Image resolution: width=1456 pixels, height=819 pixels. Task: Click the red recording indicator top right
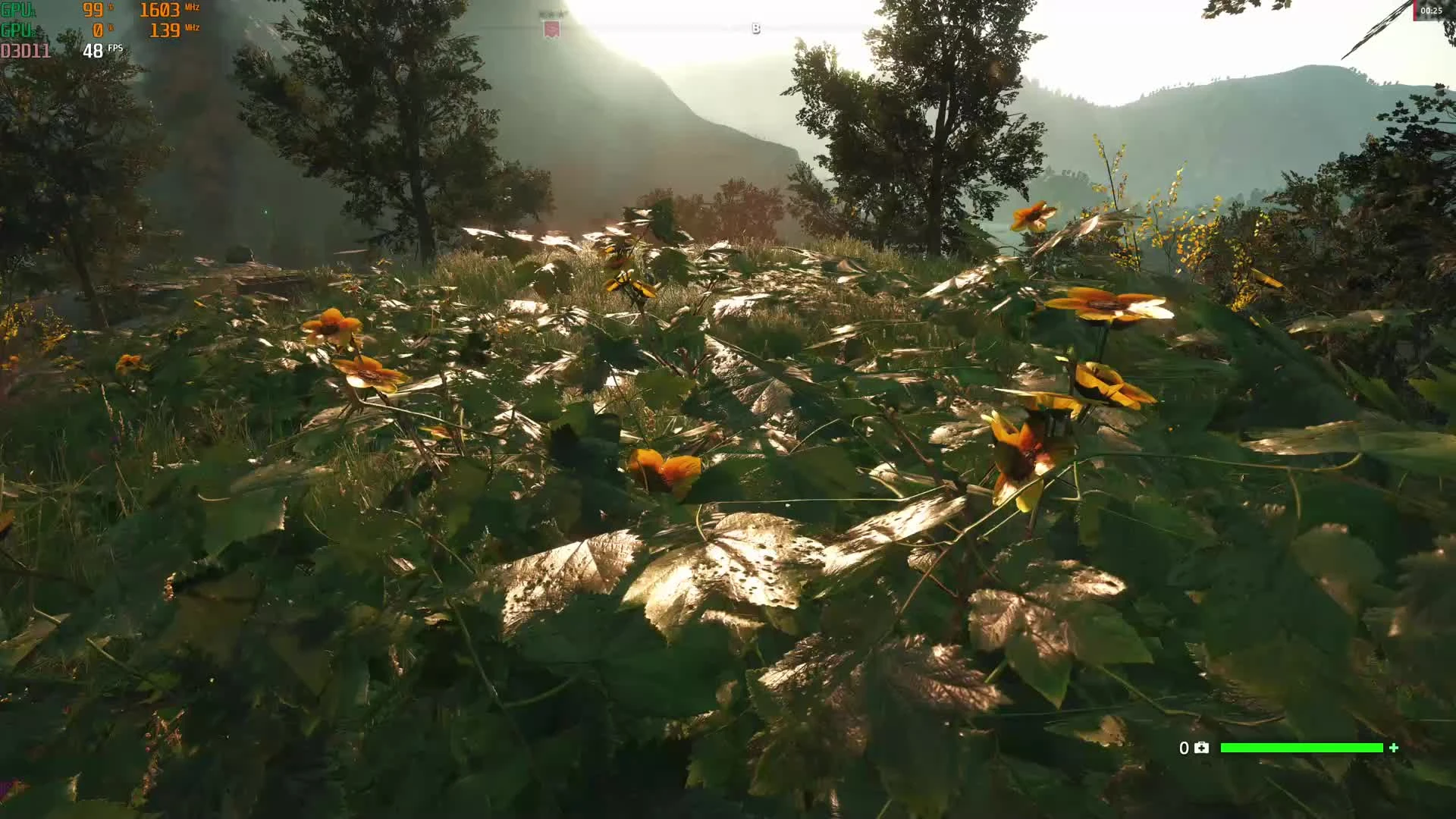[x=1417, y=9]
